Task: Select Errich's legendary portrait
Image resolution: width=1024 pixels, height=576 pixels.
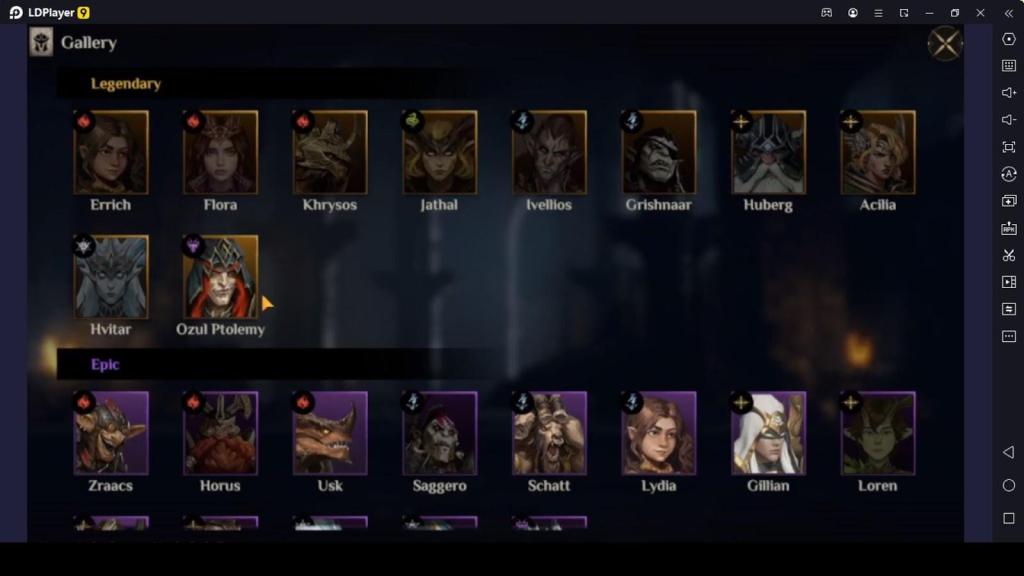Action: [111, 153]
